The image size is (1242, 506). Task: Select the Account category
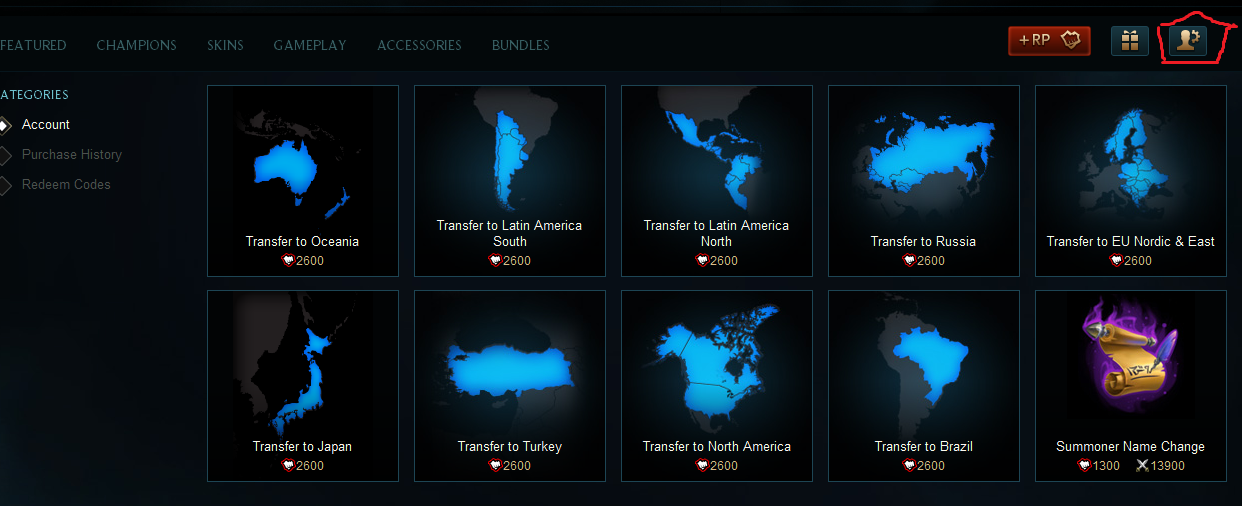[46, 125]
